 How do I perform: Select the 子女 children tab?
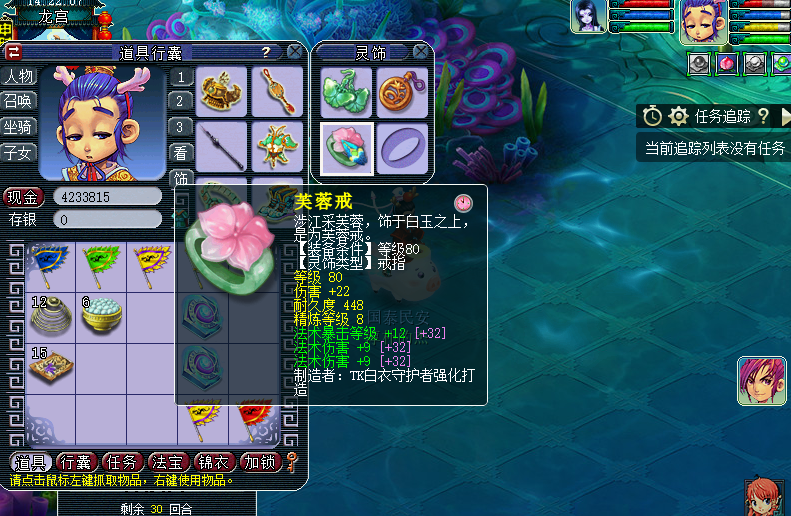(19, 153)
